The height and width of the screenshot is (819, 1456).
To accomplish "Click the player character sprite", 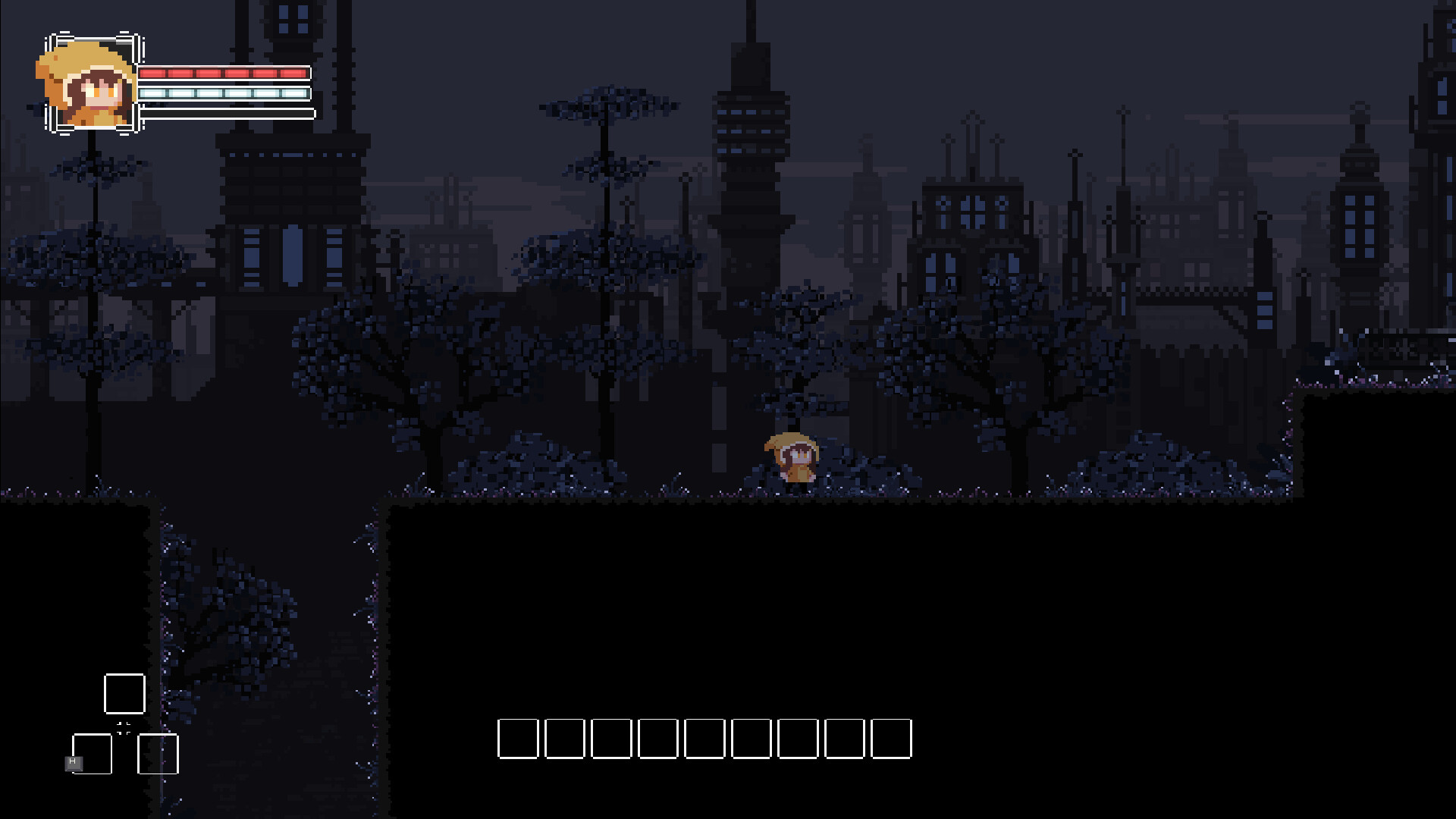I will tap(792, 455).
